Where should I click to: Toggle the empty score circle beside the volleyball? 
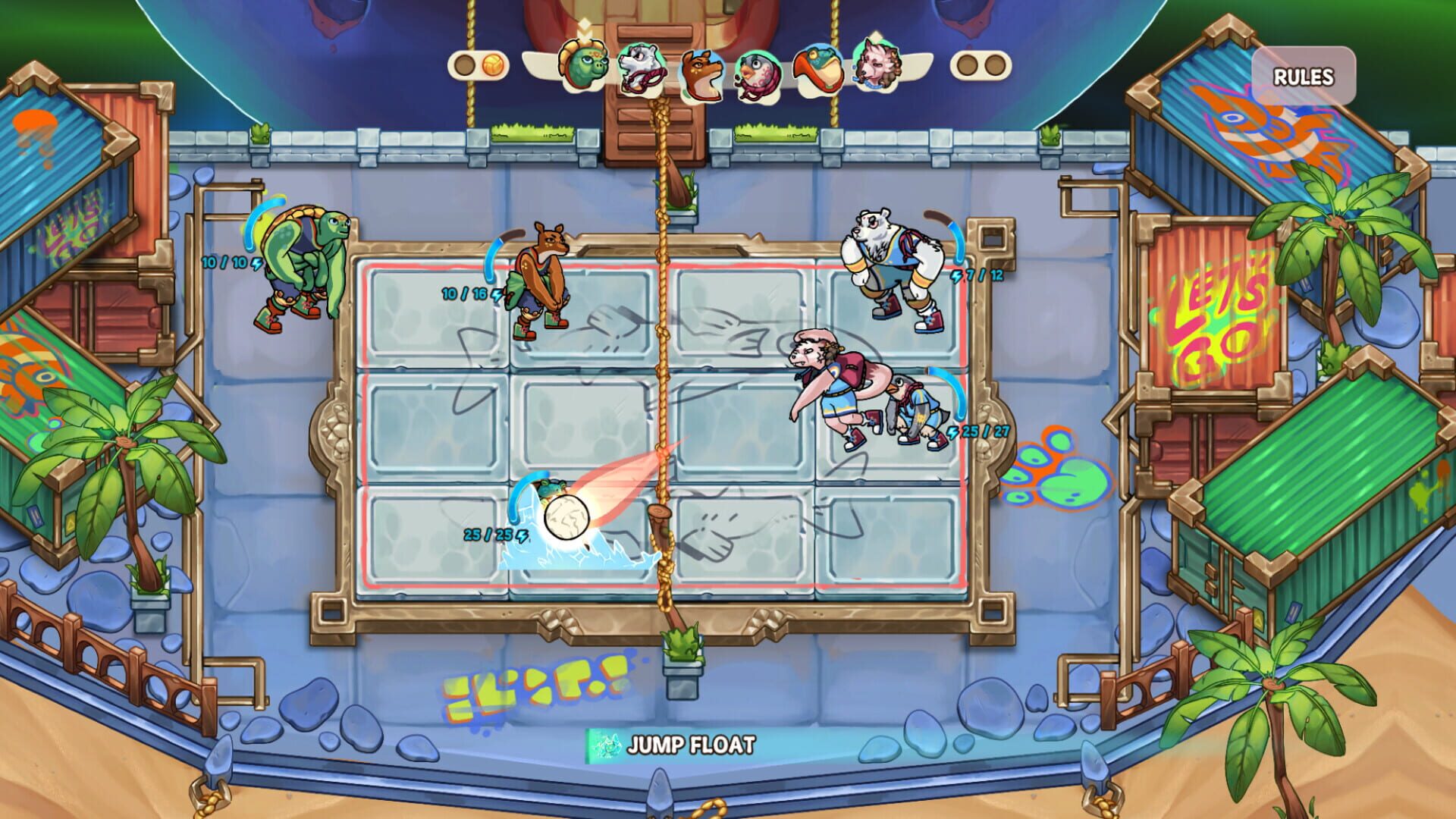tap(465, 66)
